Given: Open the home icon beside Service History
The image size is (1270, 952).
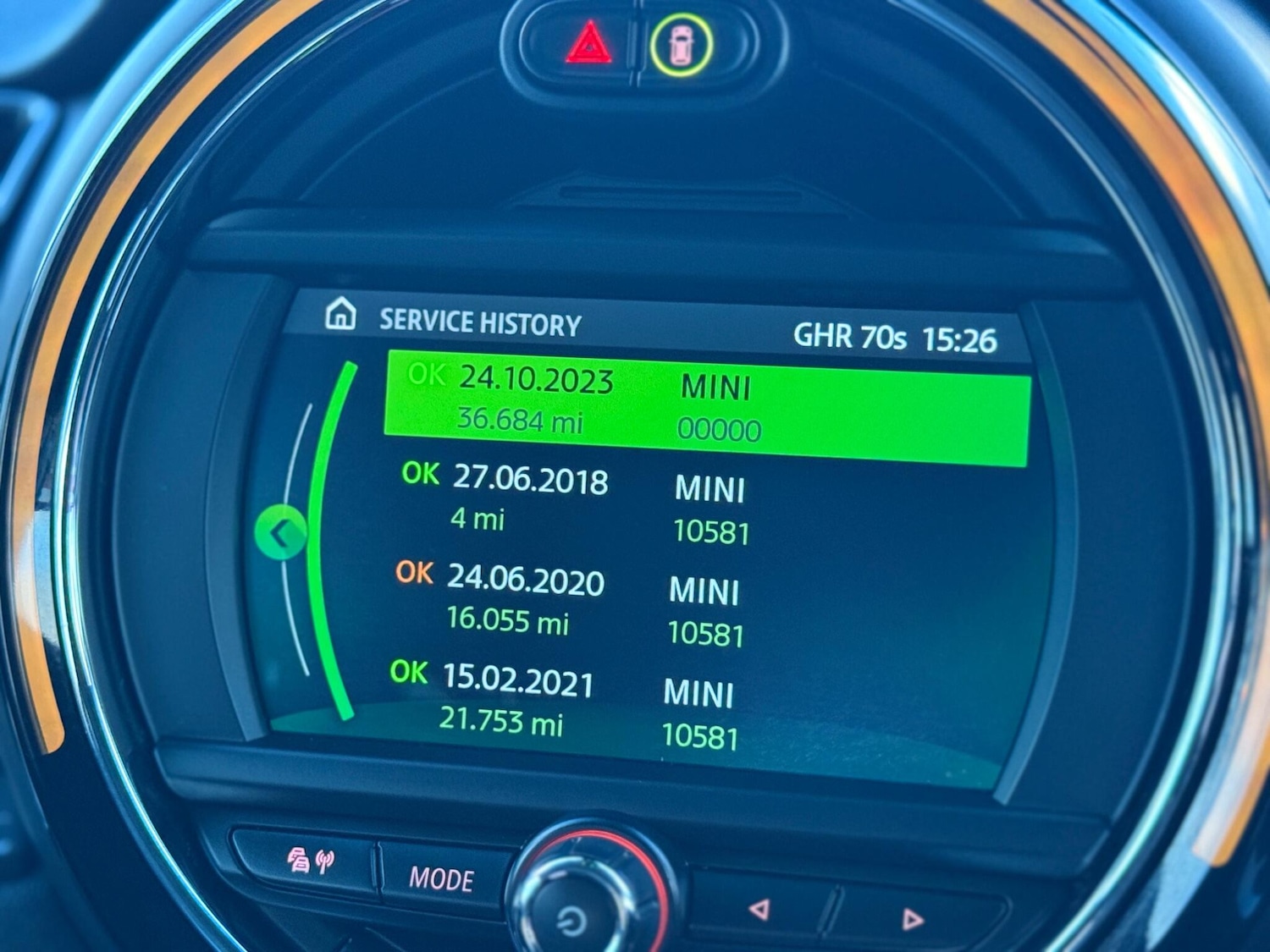Looking at the screenshot, I should [x=340, y=314].
